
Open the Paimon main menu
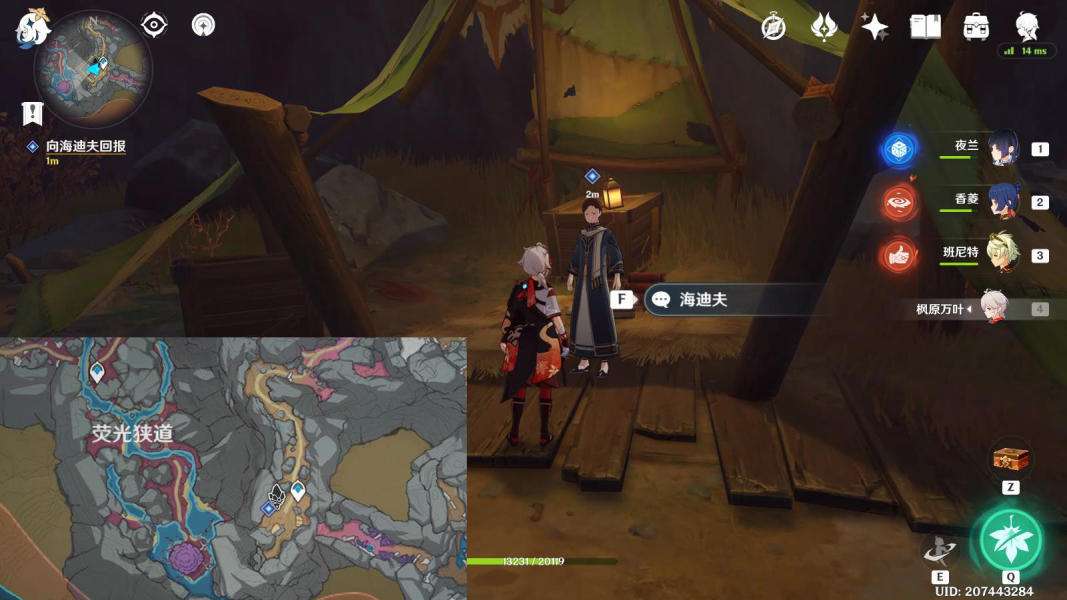[32, 27]
